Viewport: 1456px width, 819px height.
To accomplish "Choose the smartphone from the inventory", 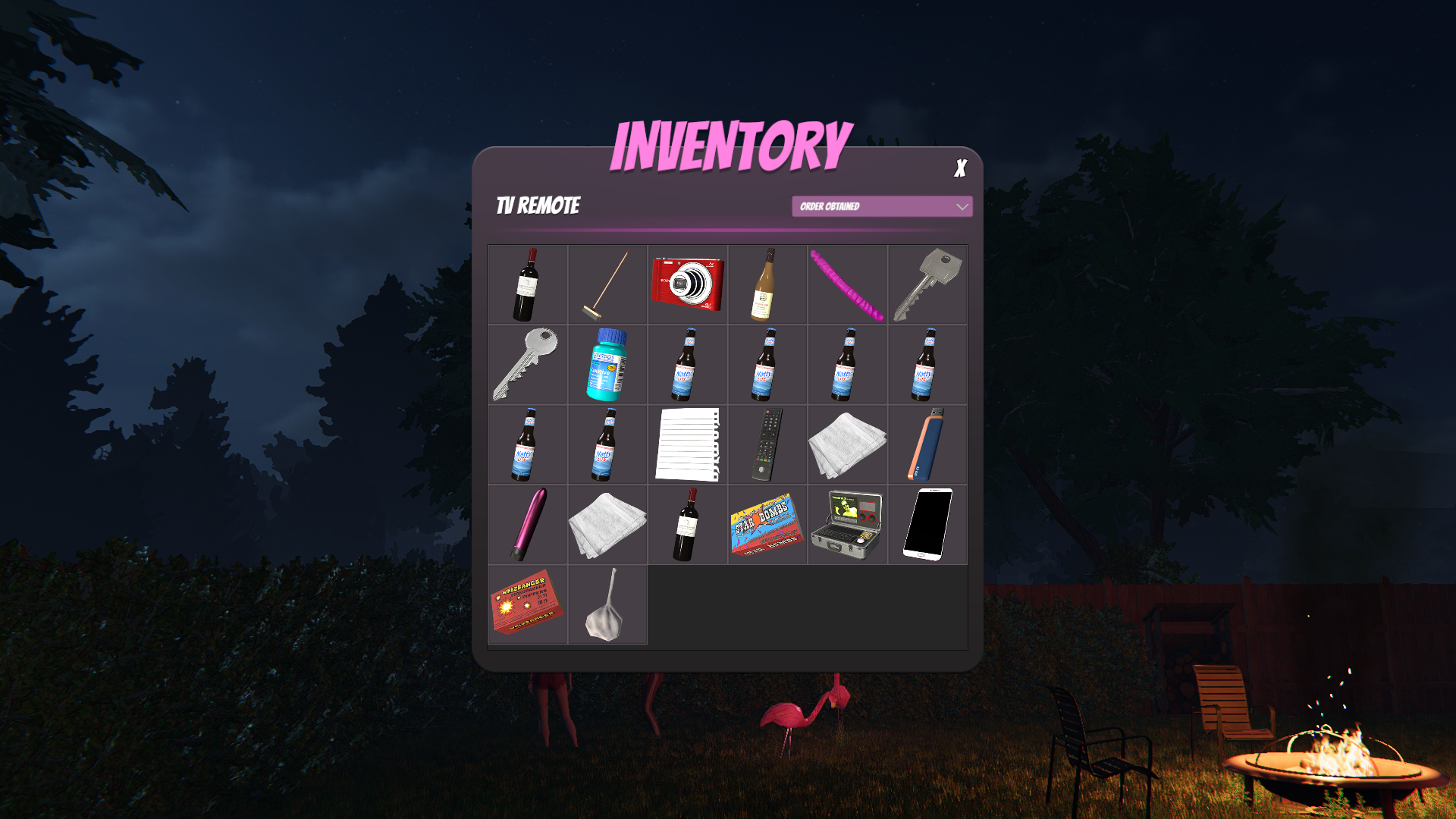I will [927, 524].
